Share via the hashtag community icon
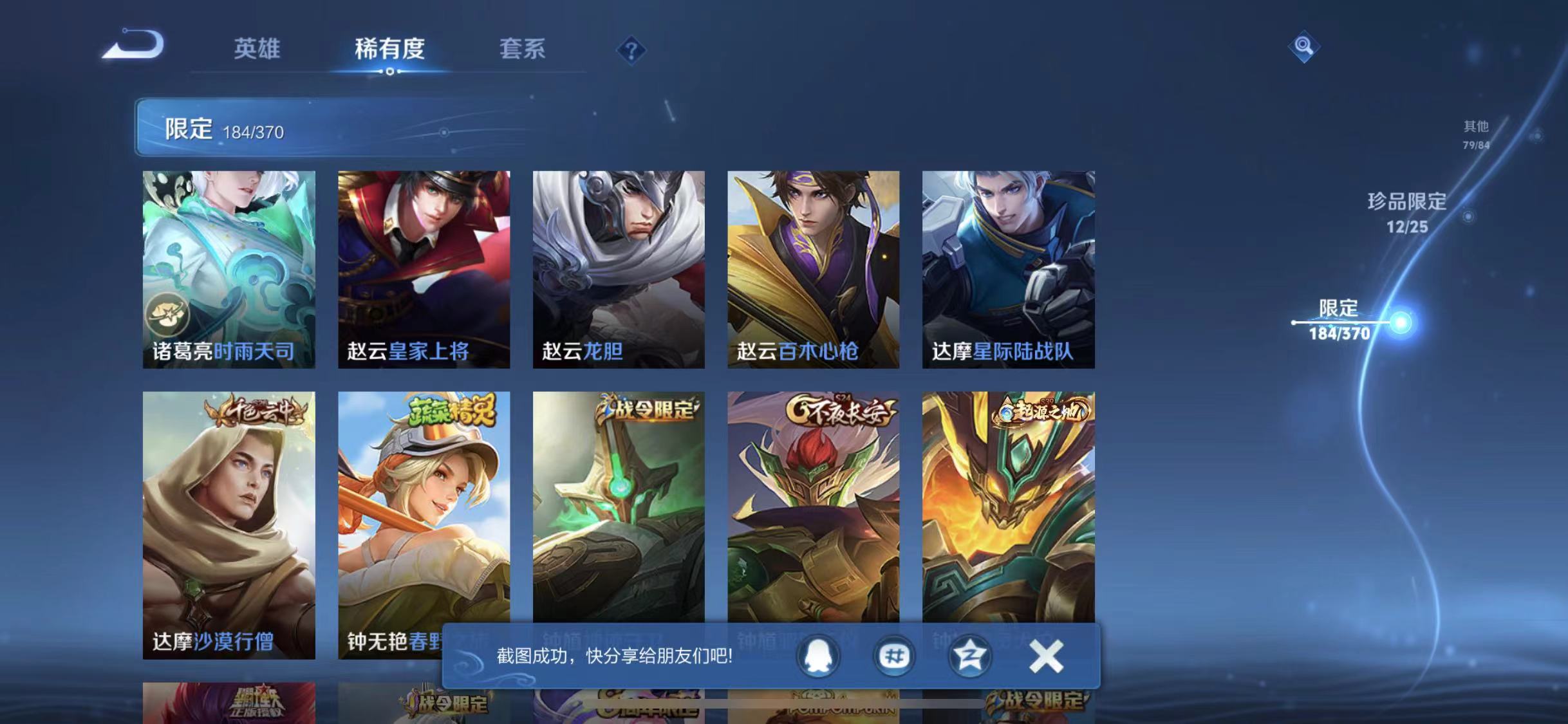 [x=893, y=657]
